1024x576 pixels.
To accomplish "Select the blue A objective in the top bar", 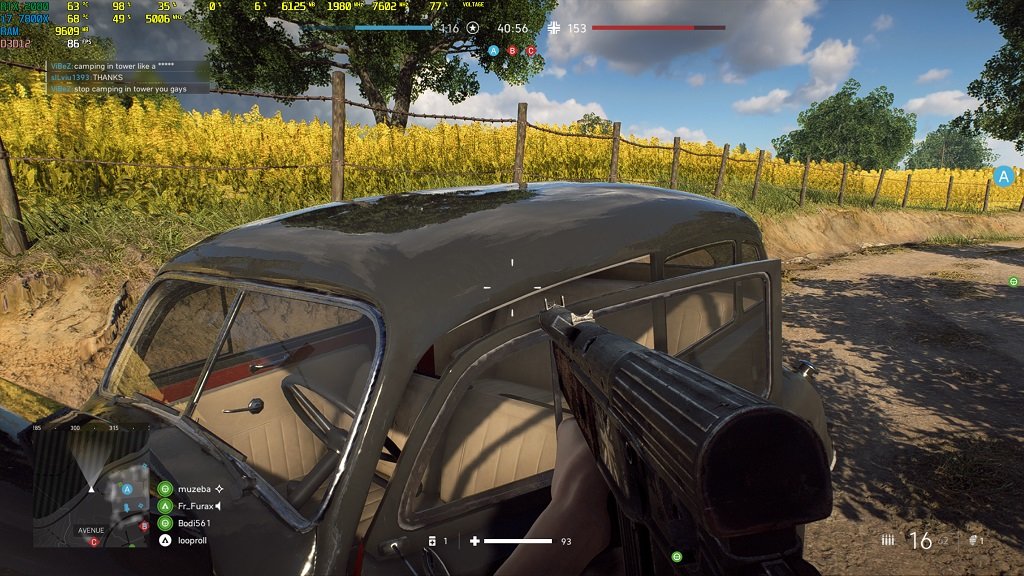I will pyautogui.click(x=493, y=50).
